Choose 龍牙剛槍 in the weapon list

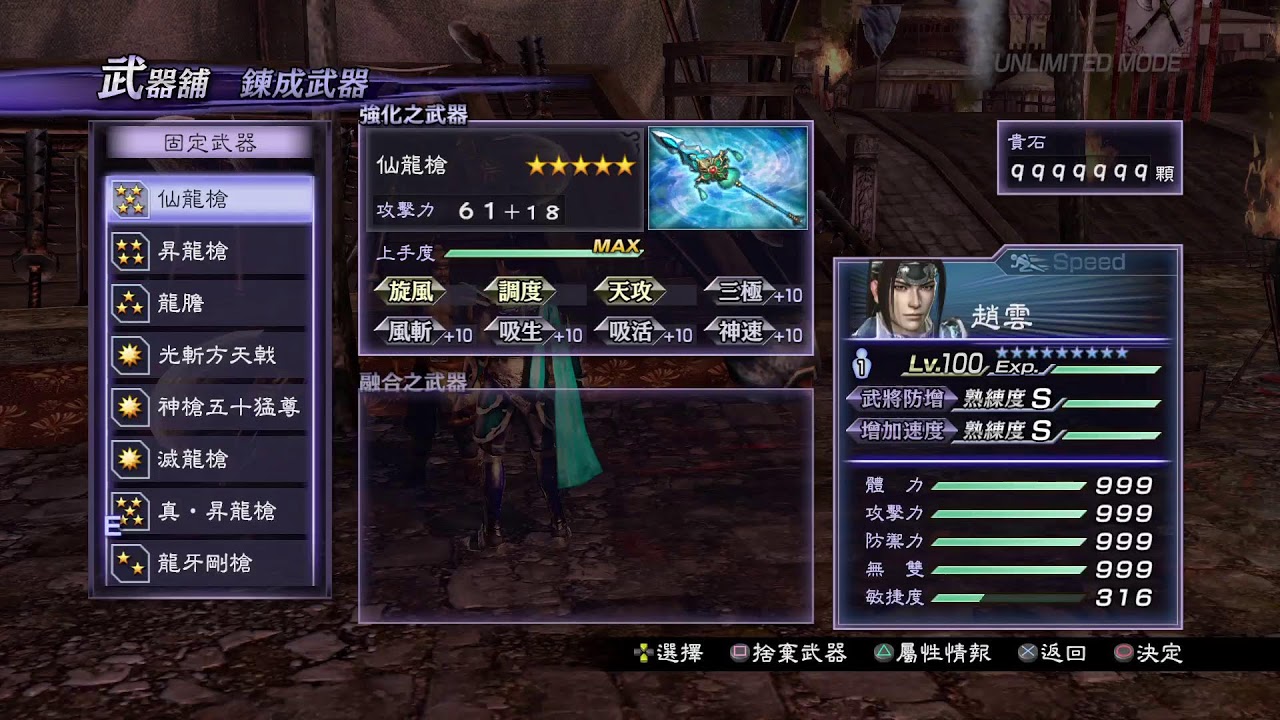pyautogui.click(x=210, y=563)
